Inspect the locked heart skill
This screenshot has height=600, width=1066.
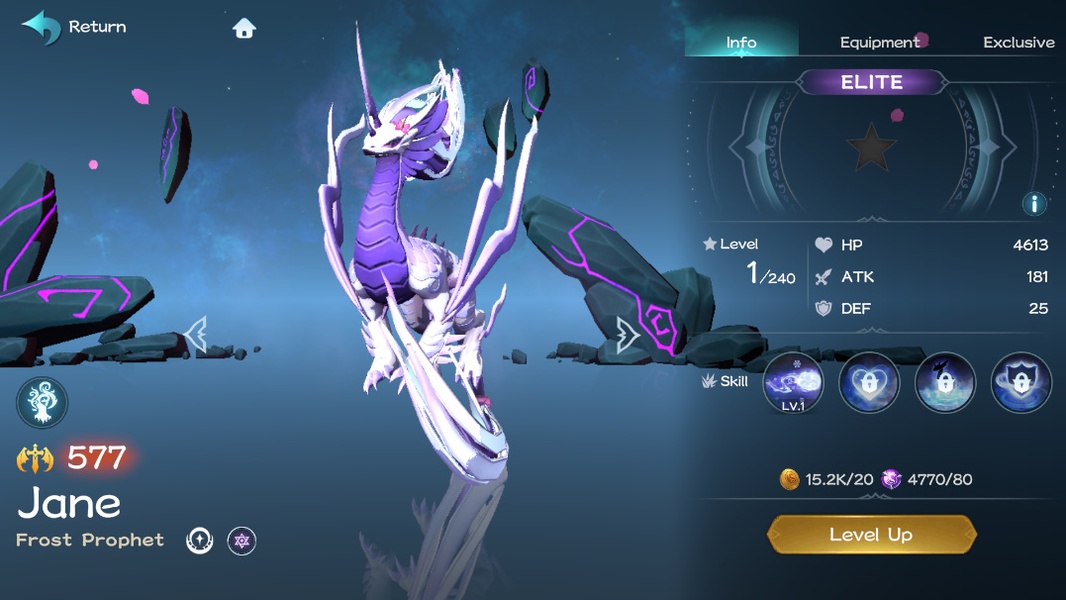869,383
